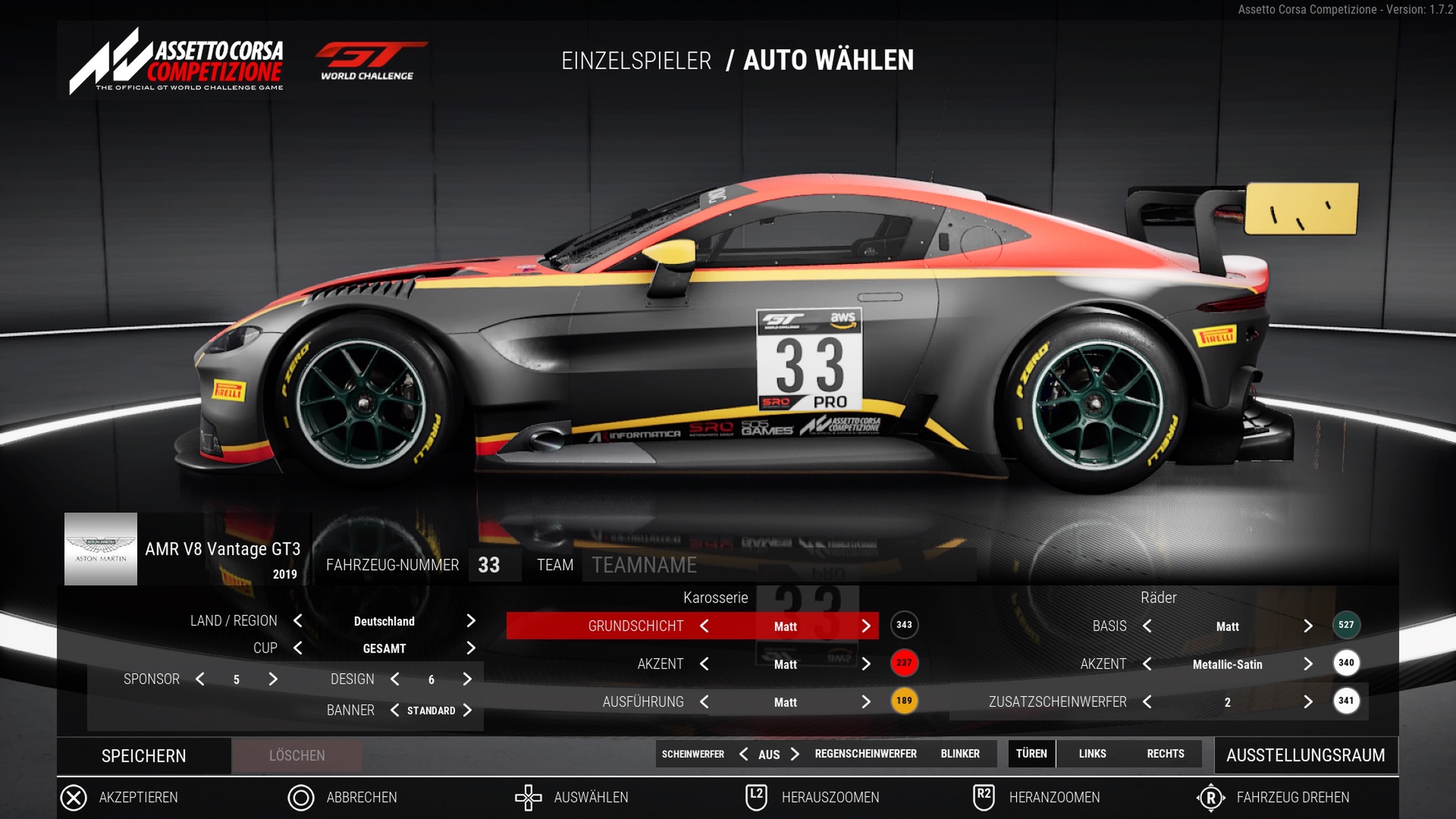The height and width of the screenshot is (819, 1456).
Task: Increase the Sponsor number
Action: pyautogui.click(x=273, y=679)
